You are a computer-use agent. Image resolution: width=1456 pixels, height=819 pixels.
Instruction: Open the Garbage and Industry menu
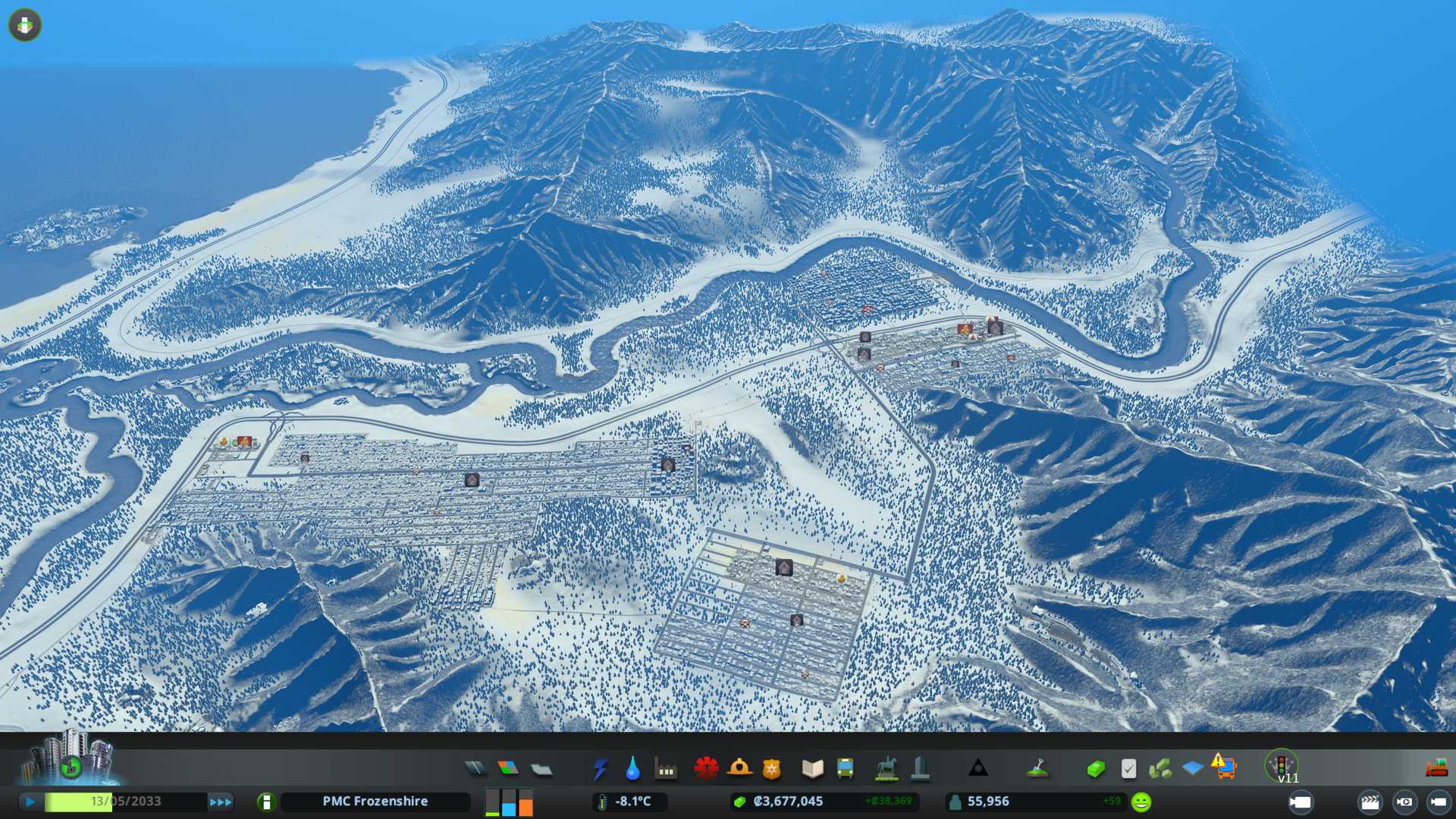coord(666,769)
